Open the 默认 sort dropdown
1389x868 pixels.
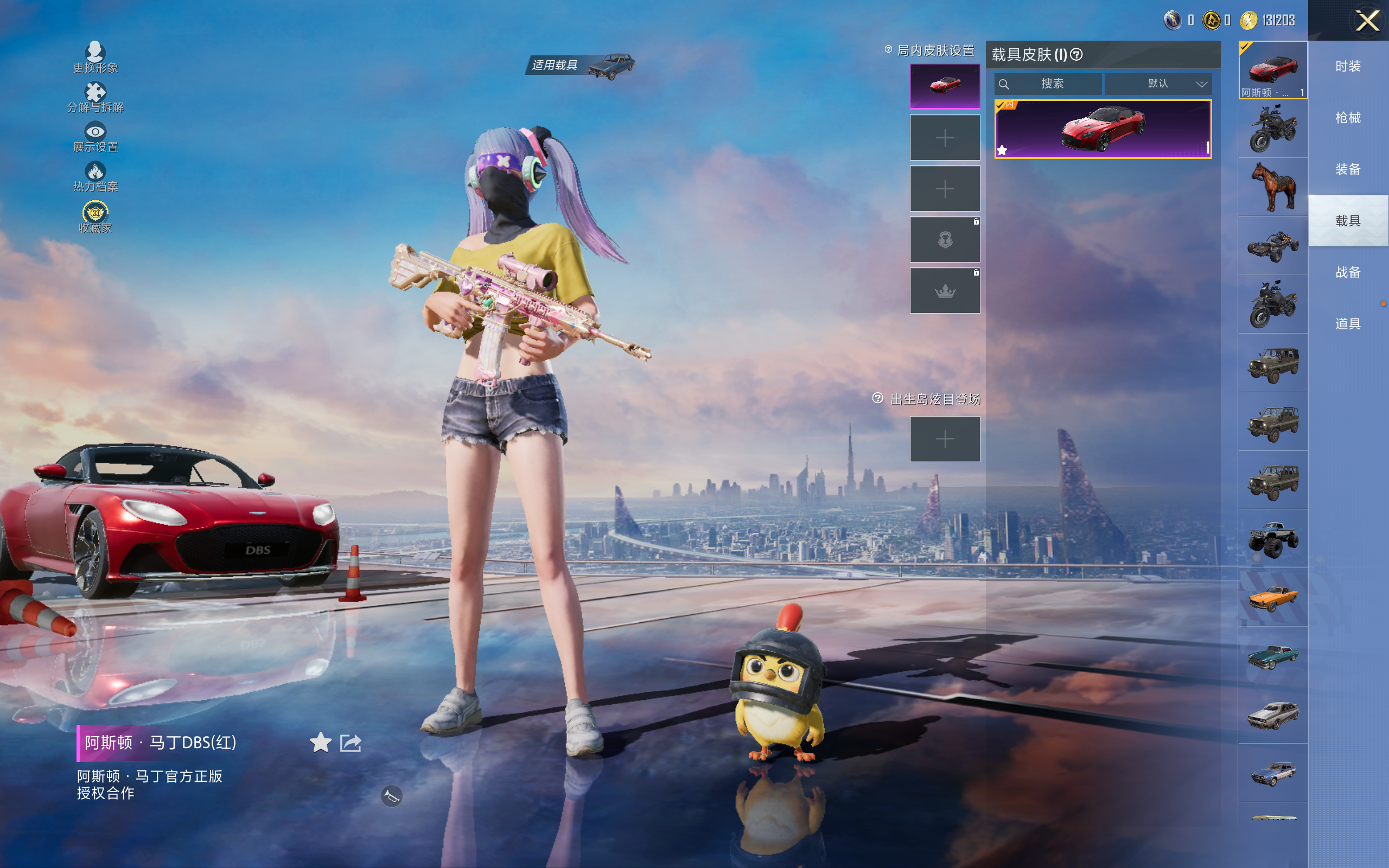pos(1158,84)
